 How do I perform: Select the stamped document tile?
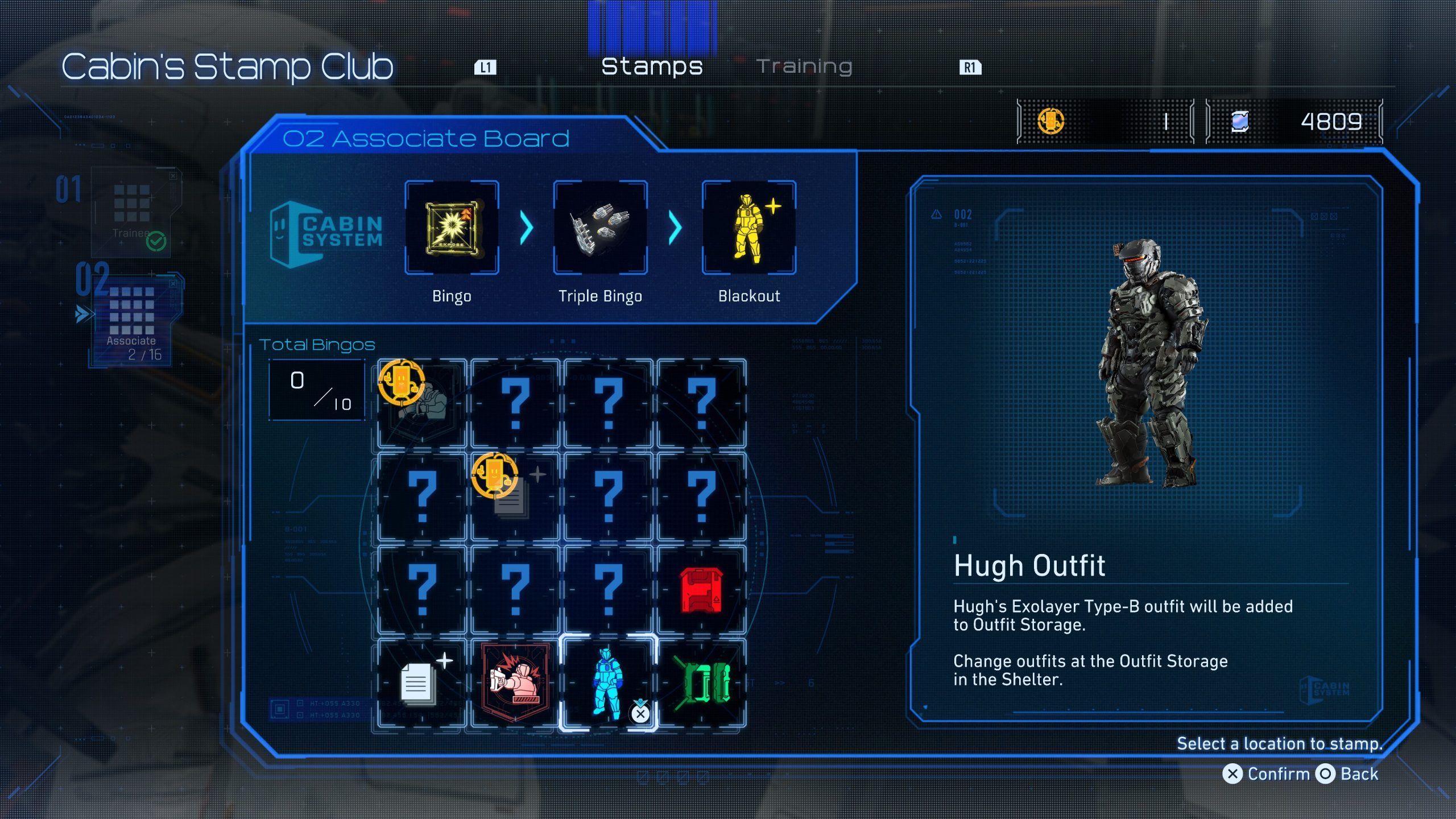click(515, 497)
